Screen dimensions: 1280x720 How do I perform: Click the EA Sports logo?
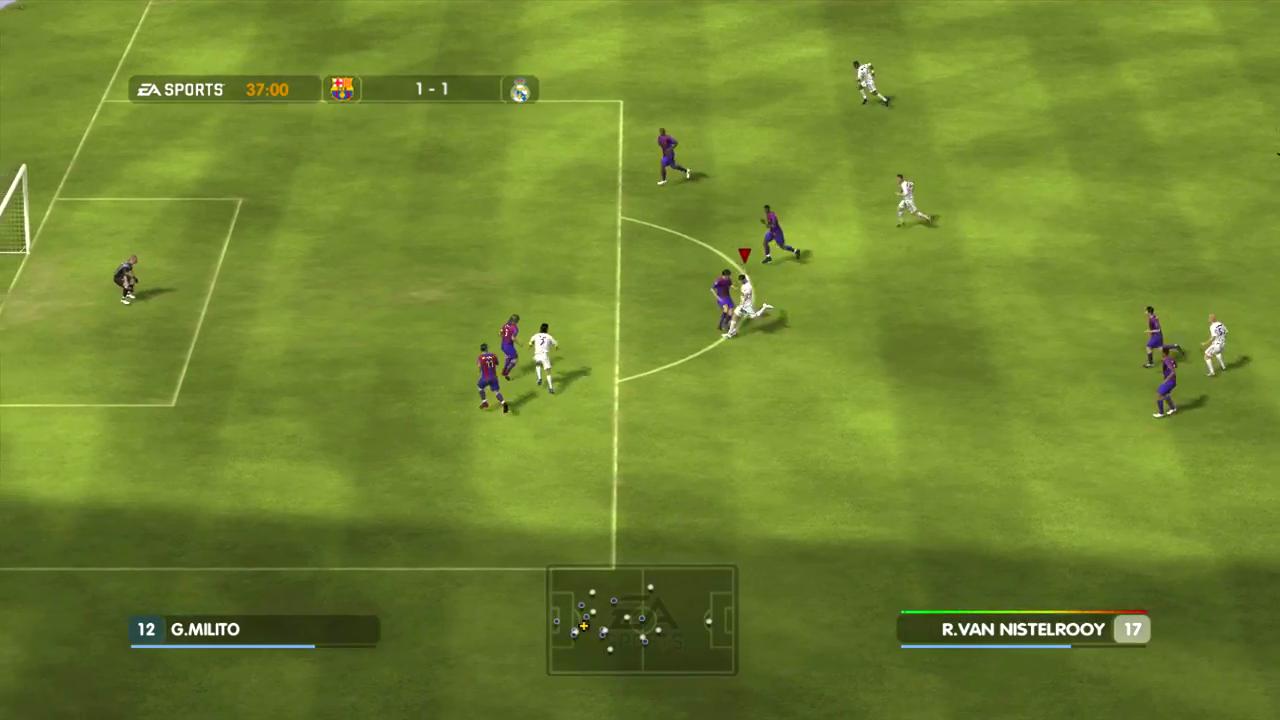click(180, 89)
